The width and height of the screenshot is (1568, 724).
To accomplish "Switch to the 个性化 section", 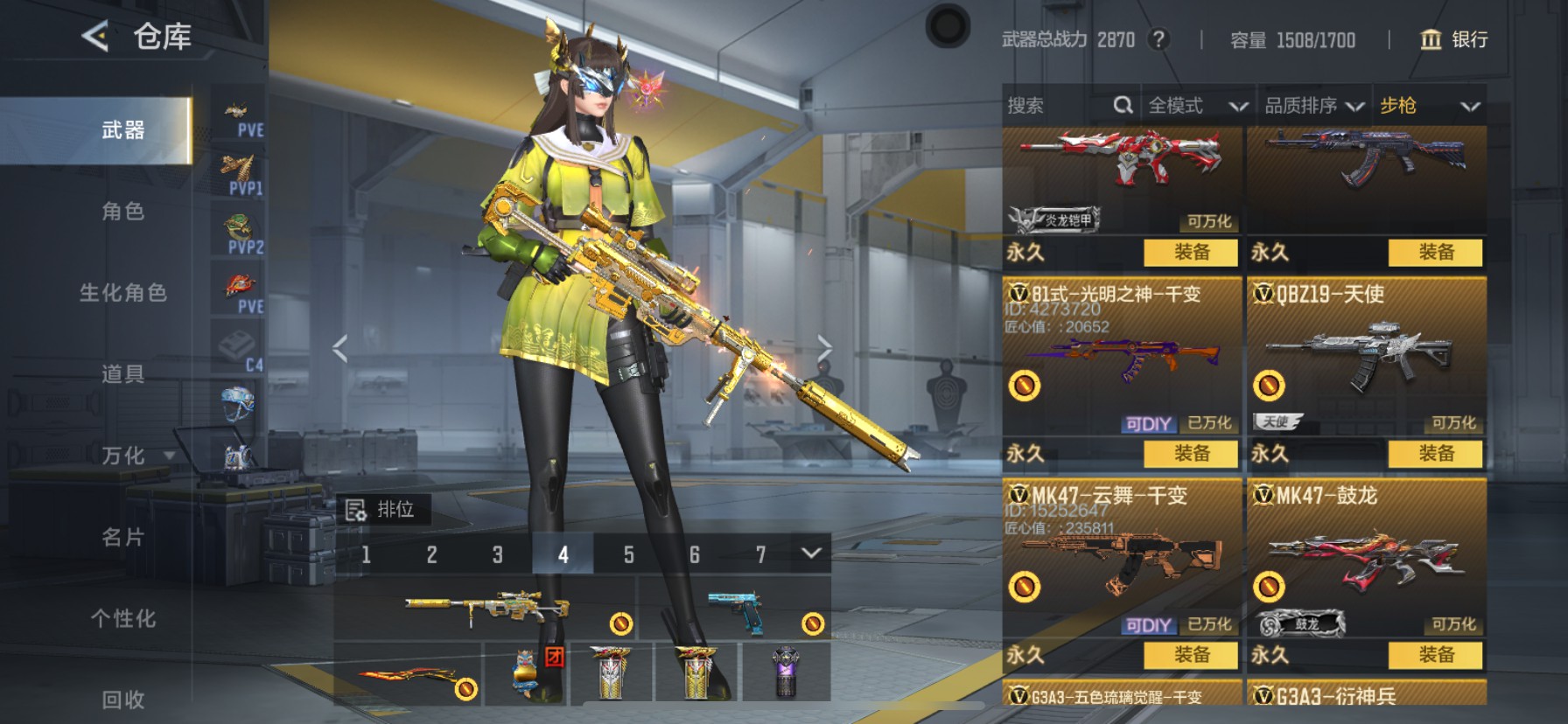I will (x=122, y=618).
